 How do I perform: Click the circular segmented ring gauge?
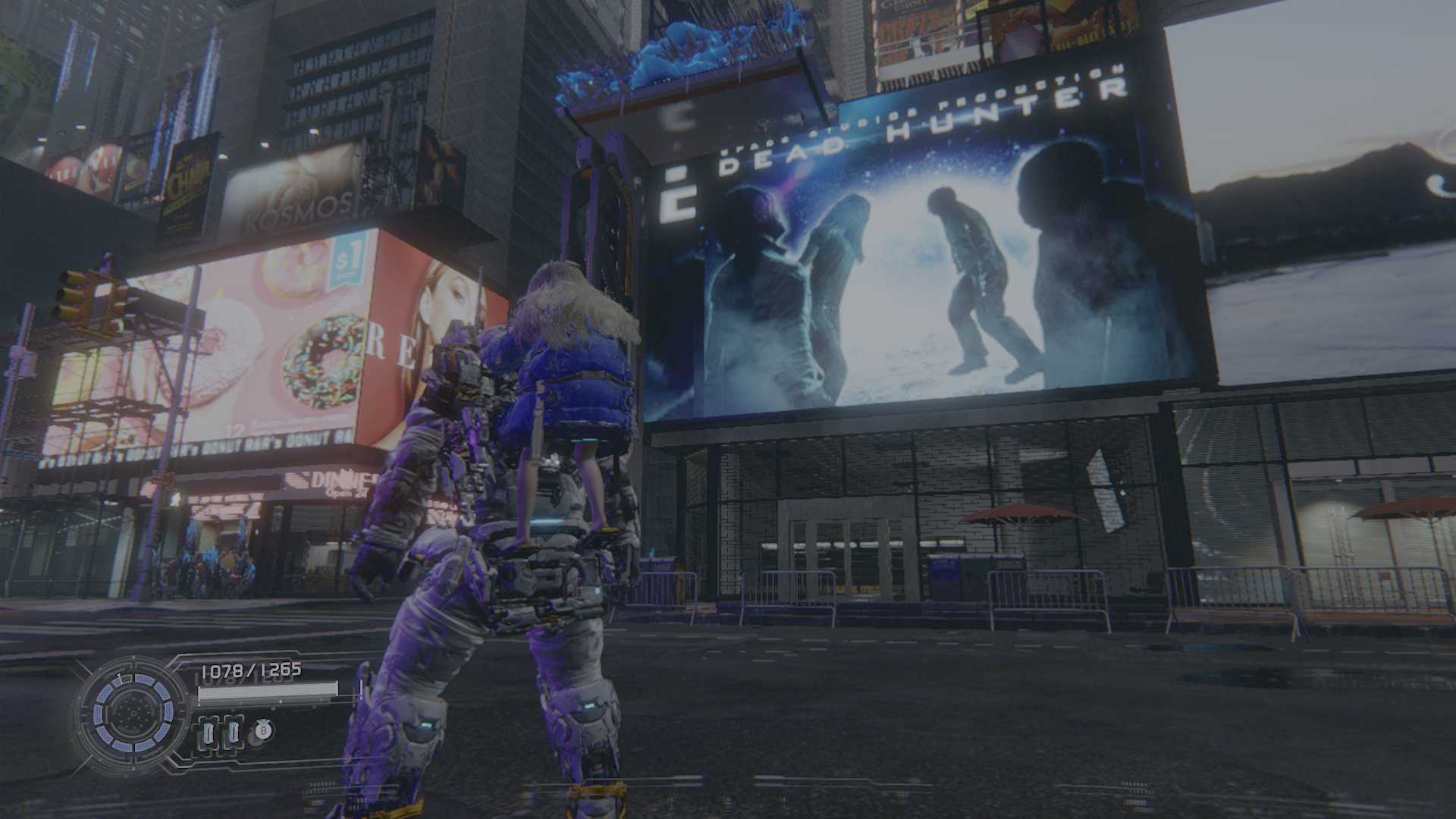[x=134, y=712]
